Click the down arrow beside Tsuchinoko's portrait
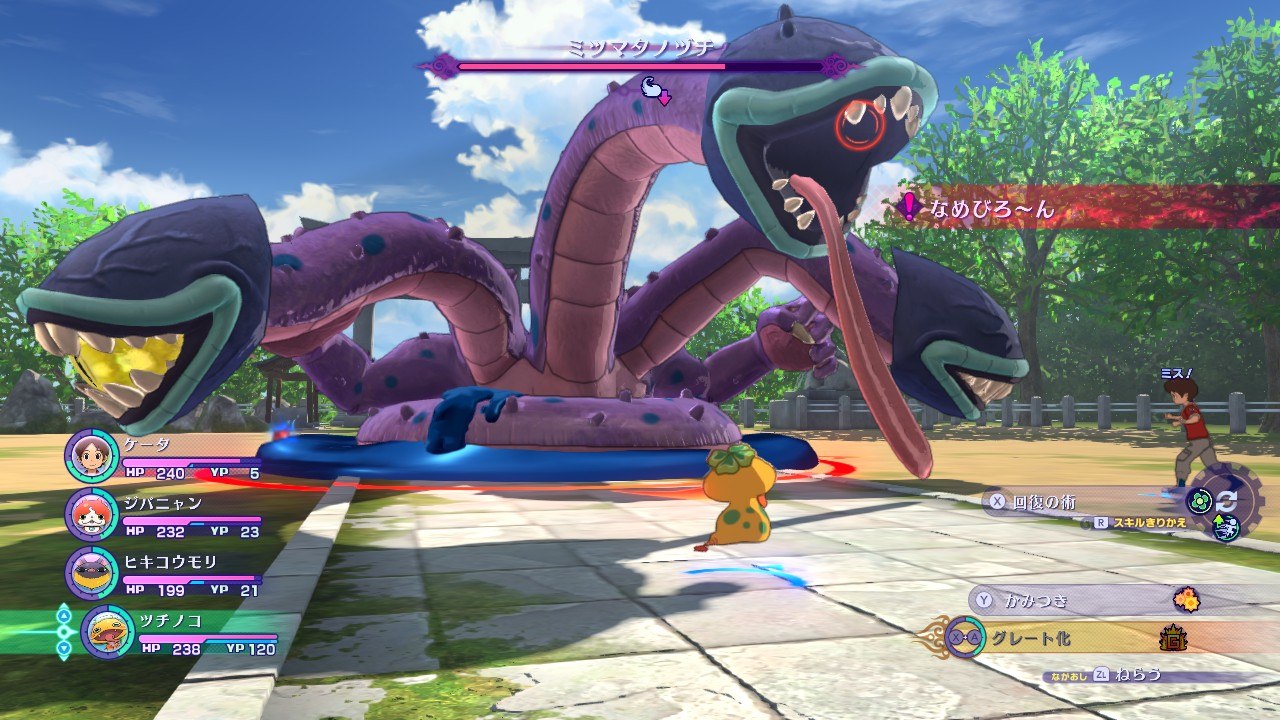The image size is (1280, 720). (x=64, y=650)
